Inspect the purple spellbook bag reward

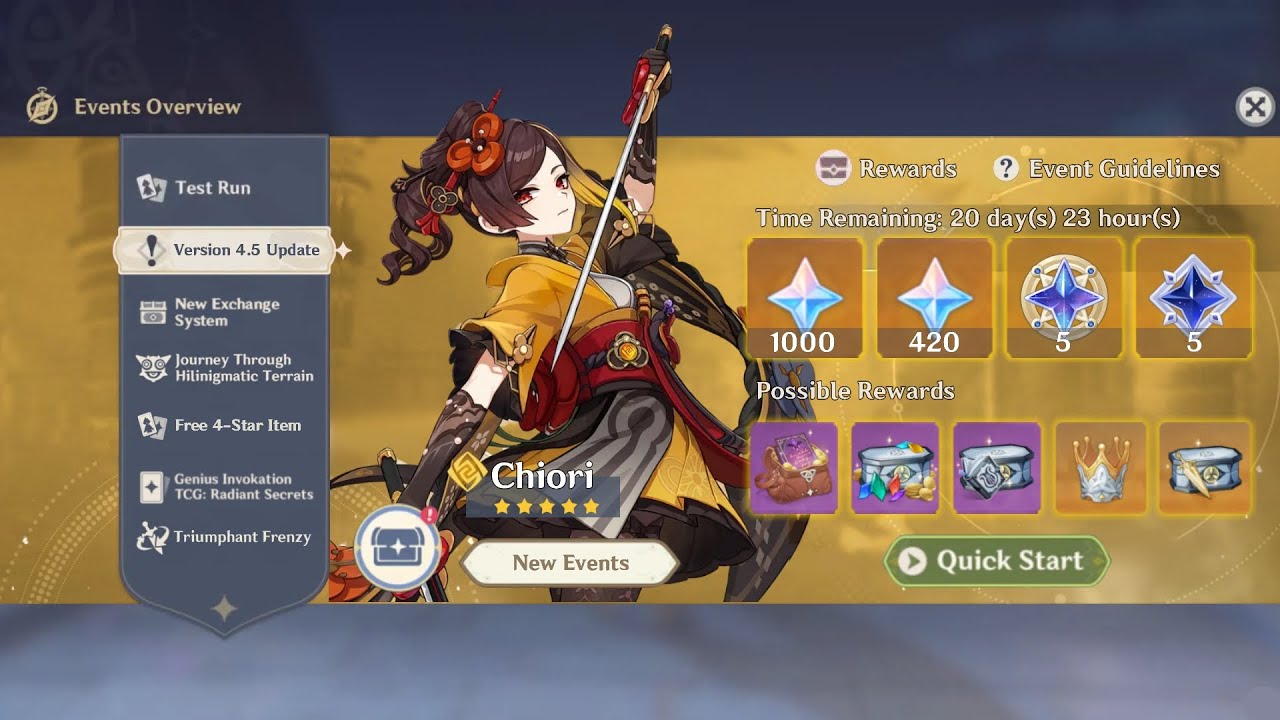point(794,468)
